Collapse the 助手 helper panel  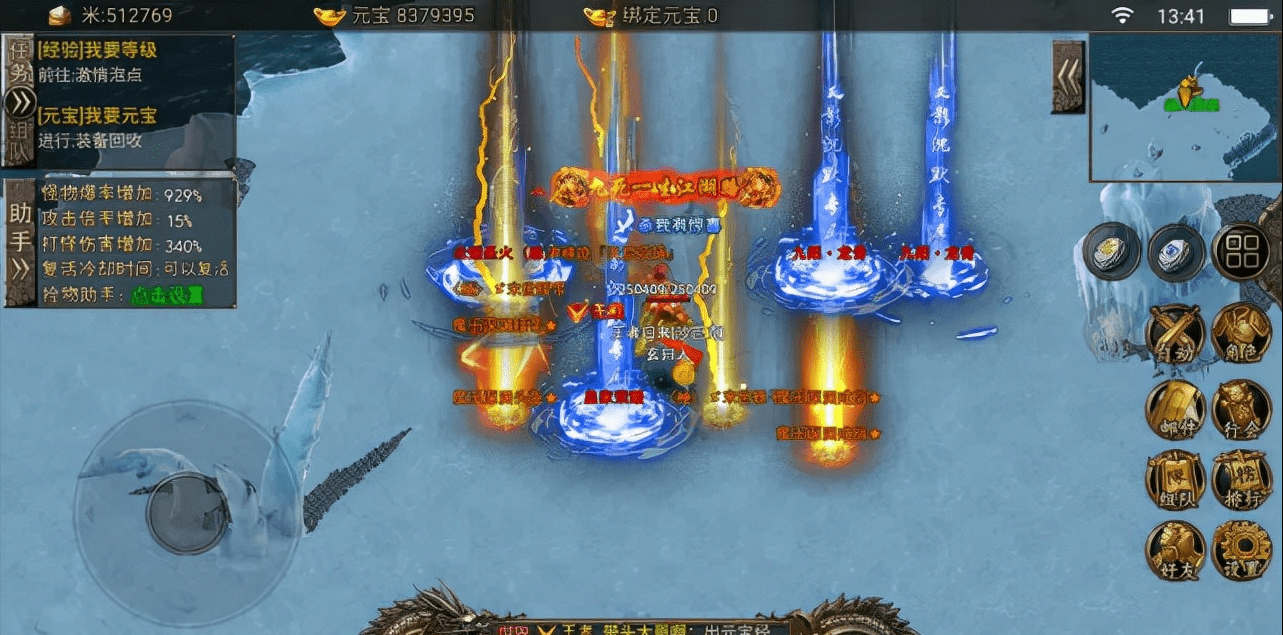click(x=20, y=268)
